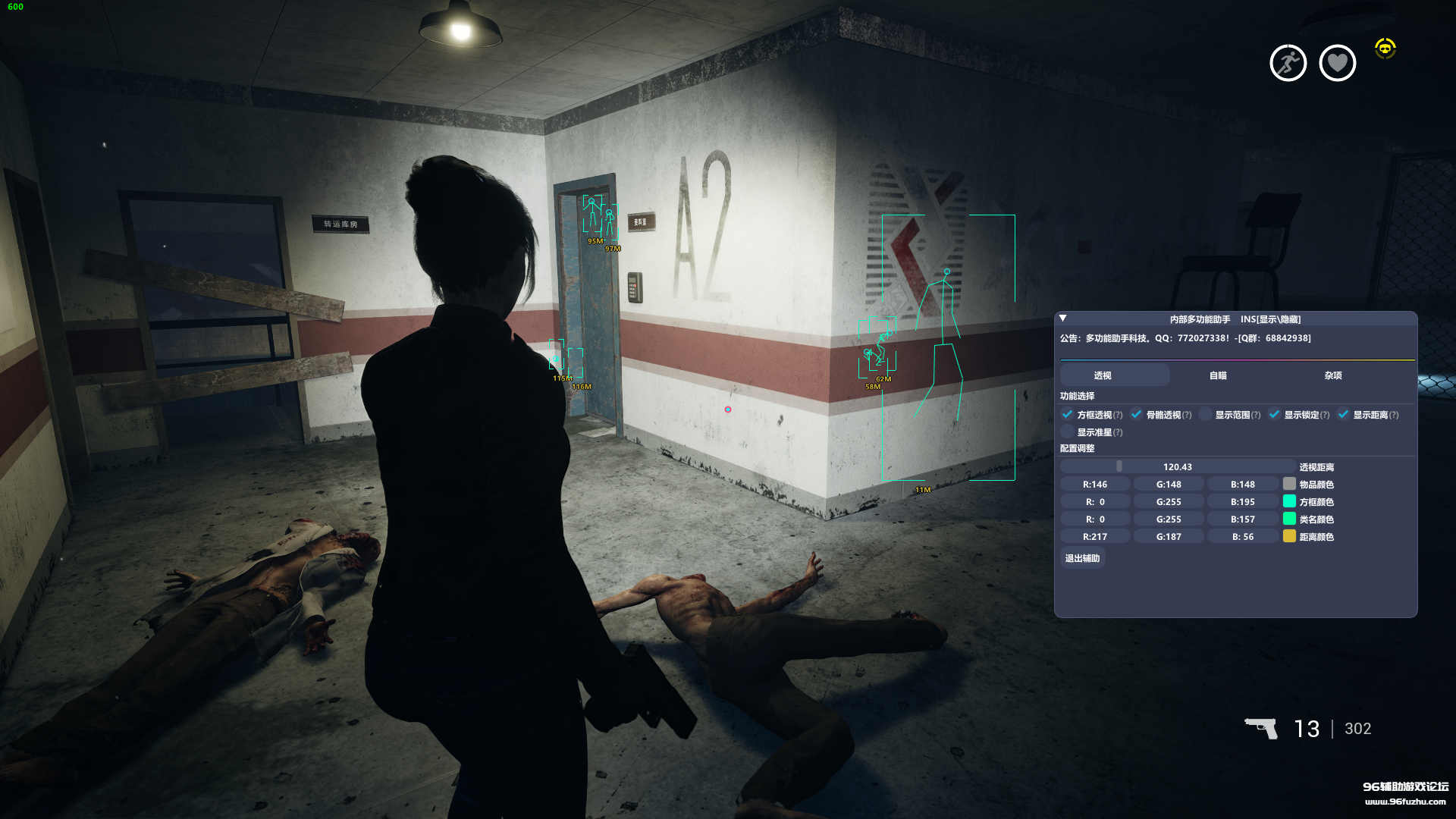The image size is (1456, 819).
Task: Open the 杂项 tab
Action: [x=1333, y=375]
